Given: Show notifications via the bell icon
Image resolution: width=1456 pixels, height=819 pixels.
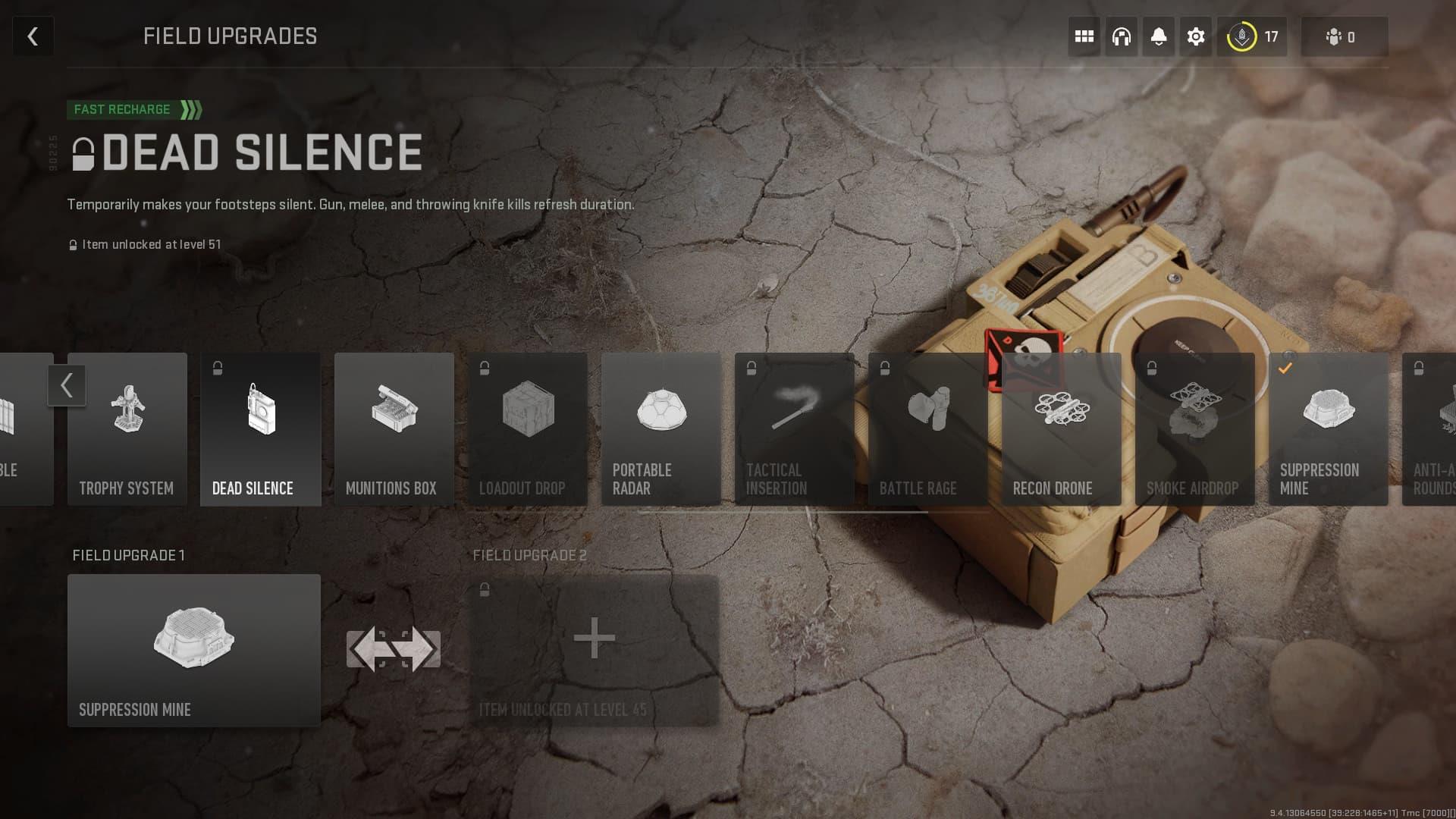Looking at the screenshot, I should click(1158, 36).
